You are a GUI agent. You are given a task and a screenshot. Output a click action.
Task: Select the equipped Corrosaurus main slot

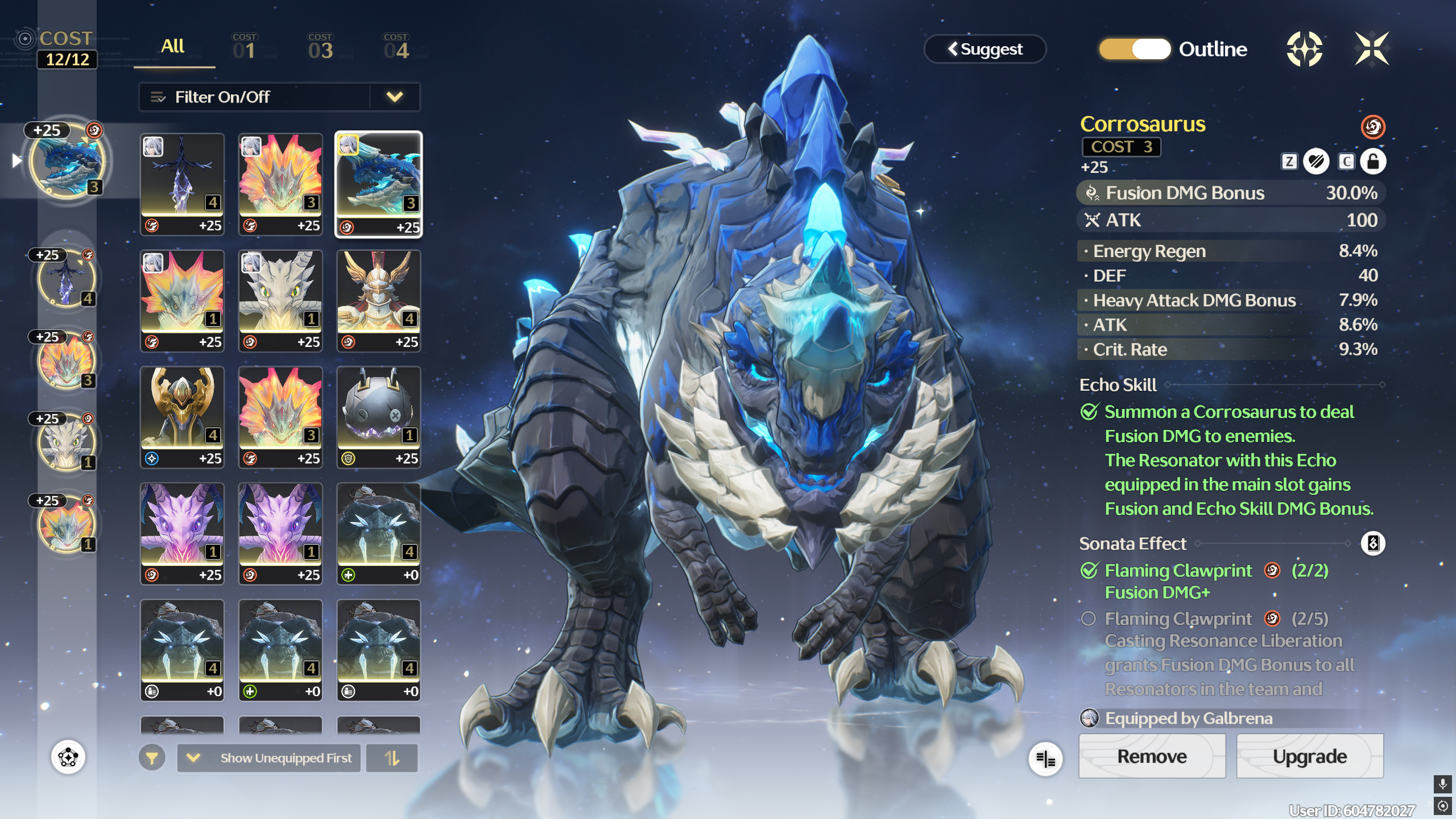click(67, 162)
